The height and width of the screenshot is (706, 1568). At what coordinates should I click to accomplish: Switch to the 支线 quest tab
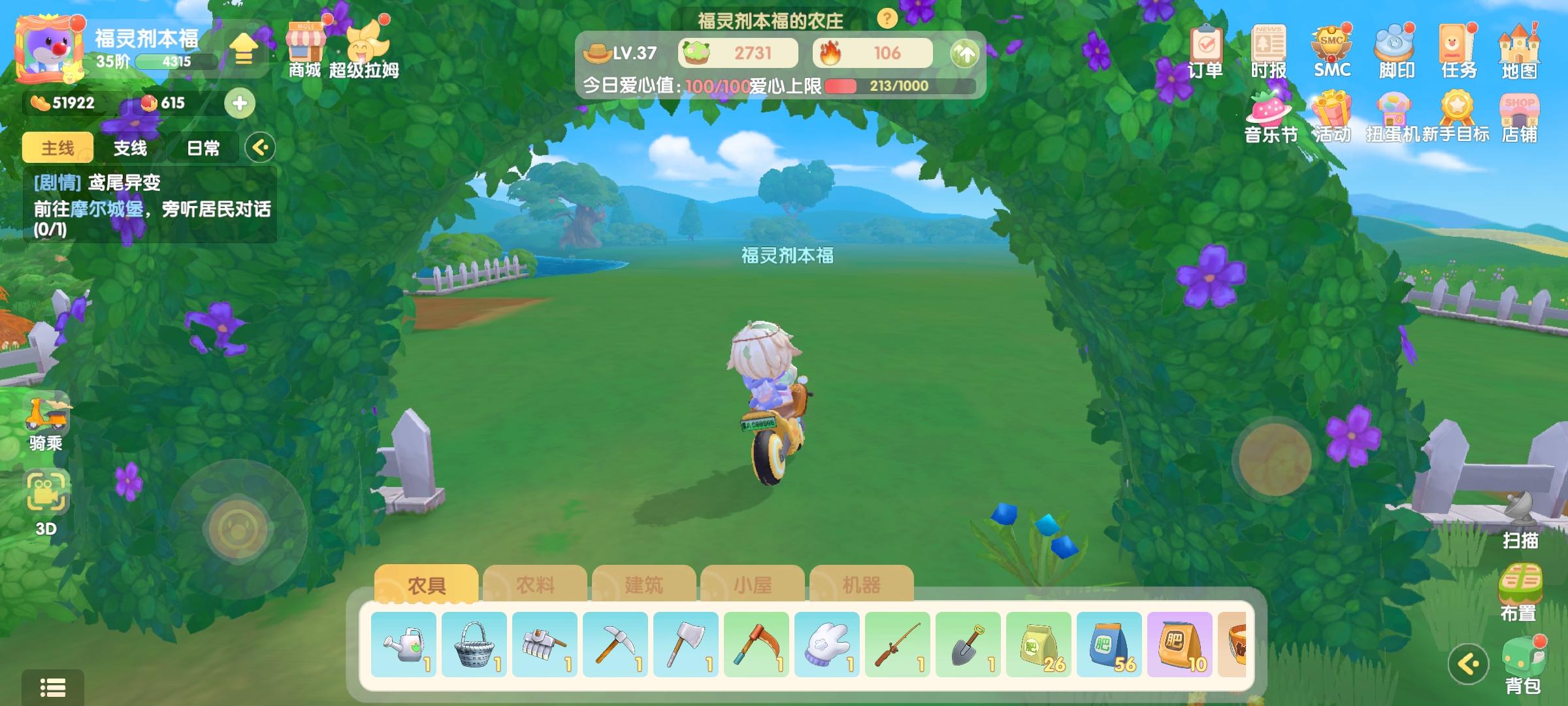coord(130,148)
